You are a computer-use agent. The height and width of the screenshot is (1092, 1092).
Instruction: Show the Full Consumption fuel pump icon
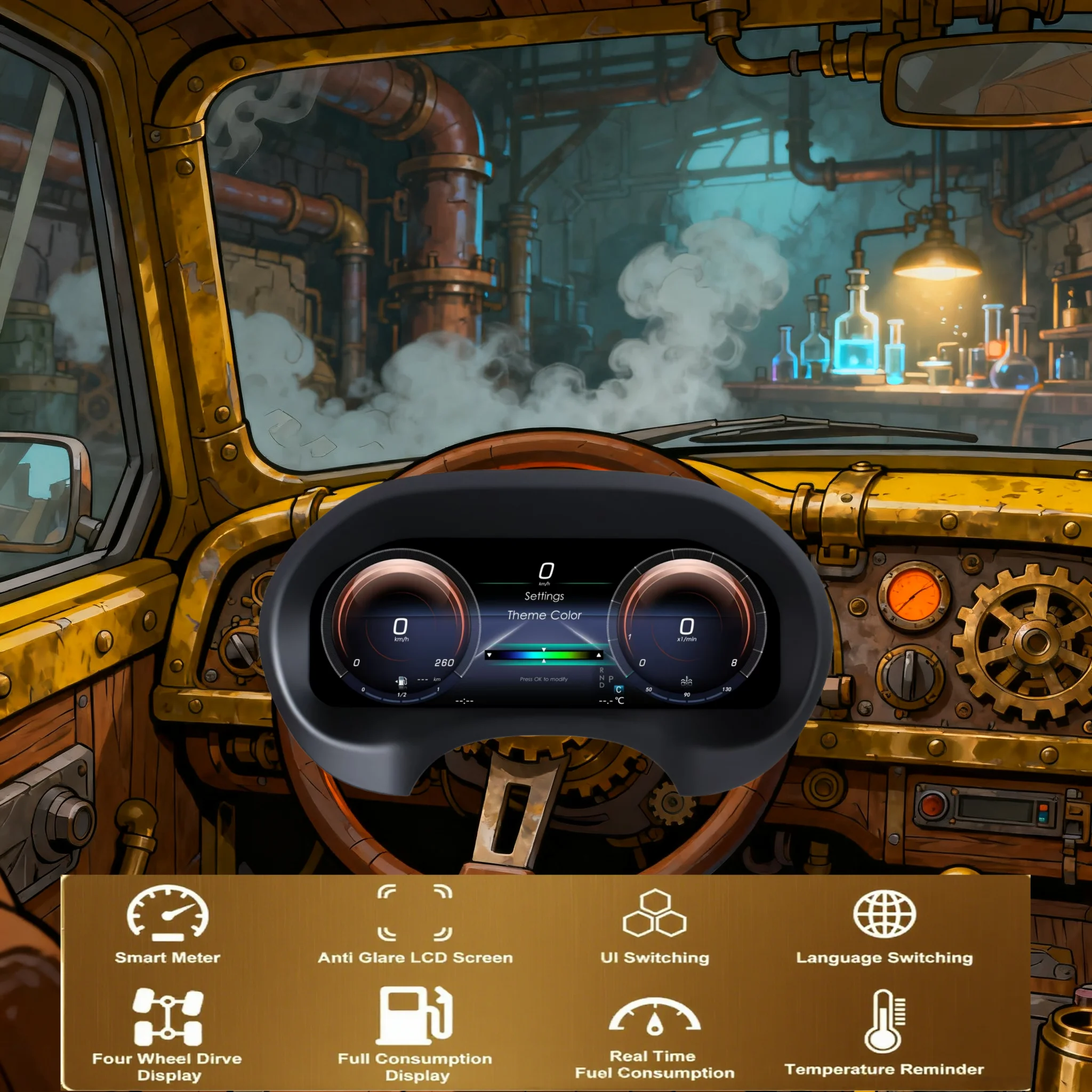[415, 1016]
